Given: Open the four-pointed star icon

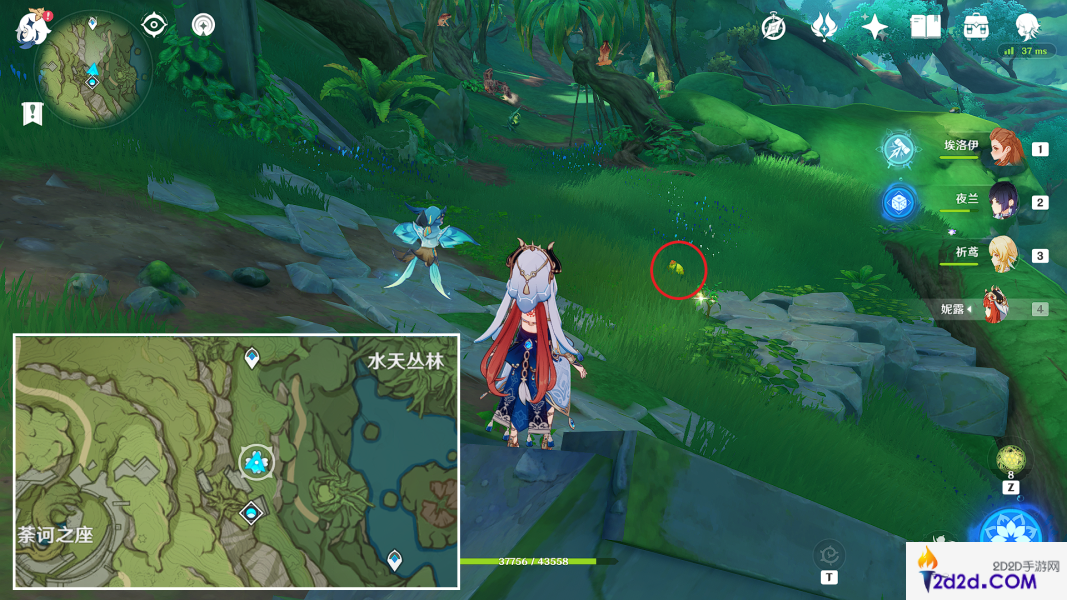Looking at the screenshot, I should click(x=875, y=27).
